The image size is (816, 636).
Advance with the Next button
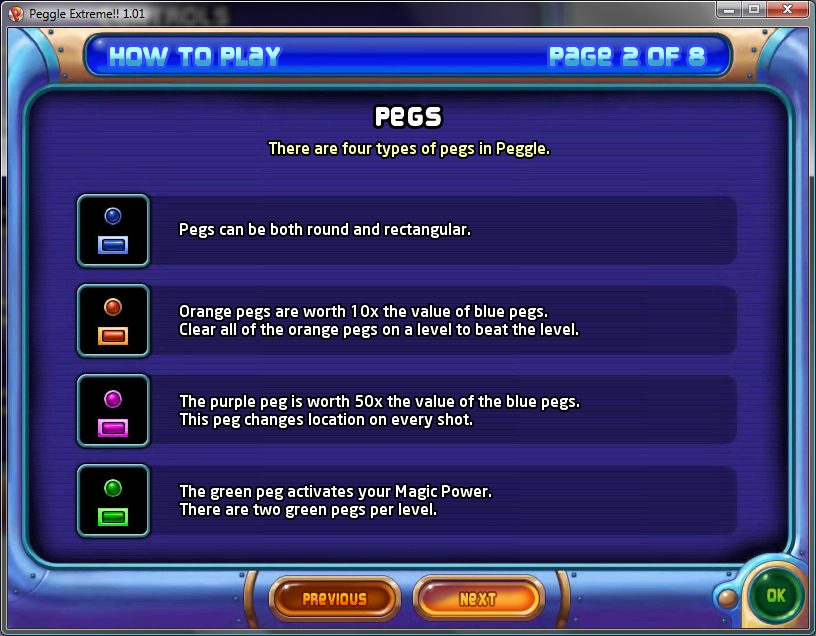point(477,599)
